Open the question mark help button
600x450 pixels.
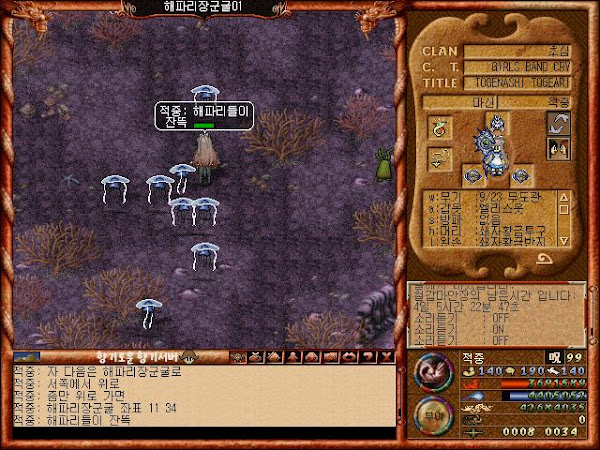coord(369,356)
